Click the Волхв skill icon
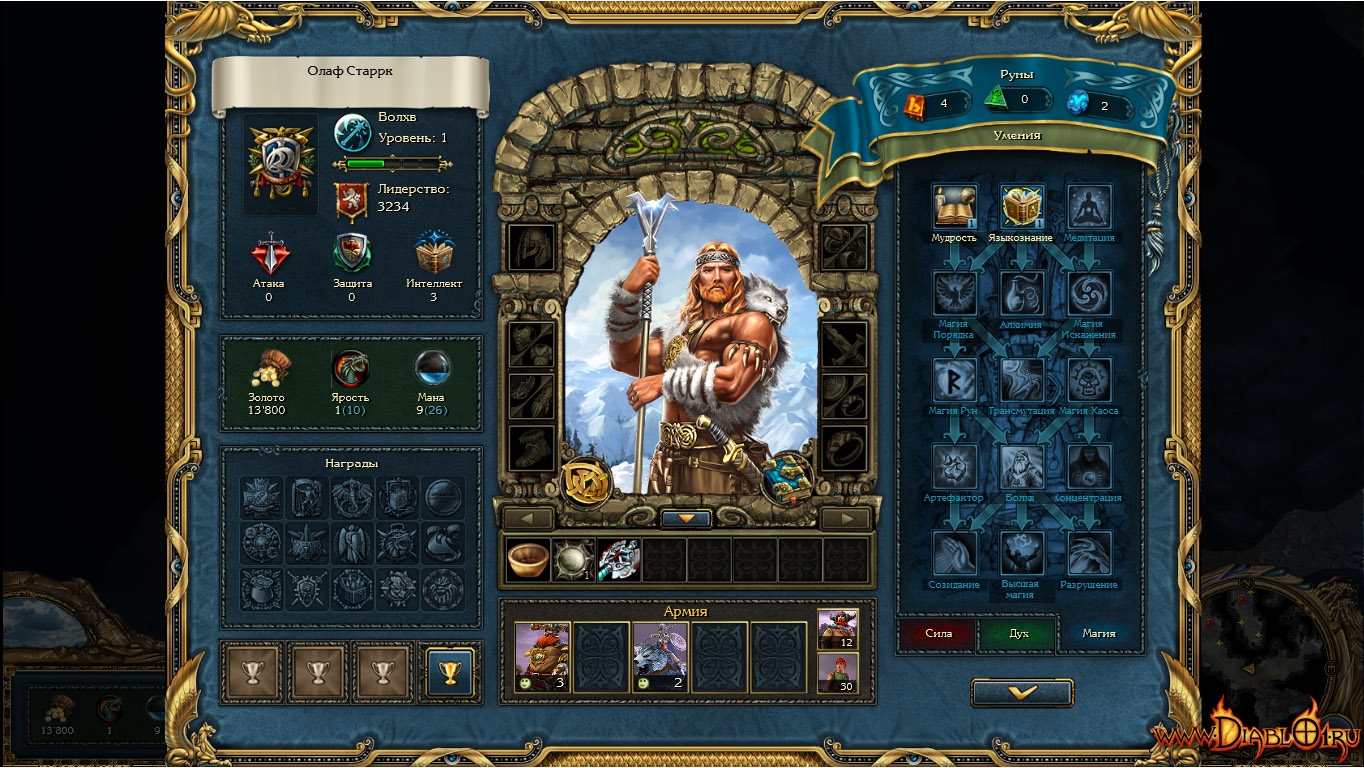Image resolution: width=1364 pixels, height=768 pixels. coord(1022,467)
